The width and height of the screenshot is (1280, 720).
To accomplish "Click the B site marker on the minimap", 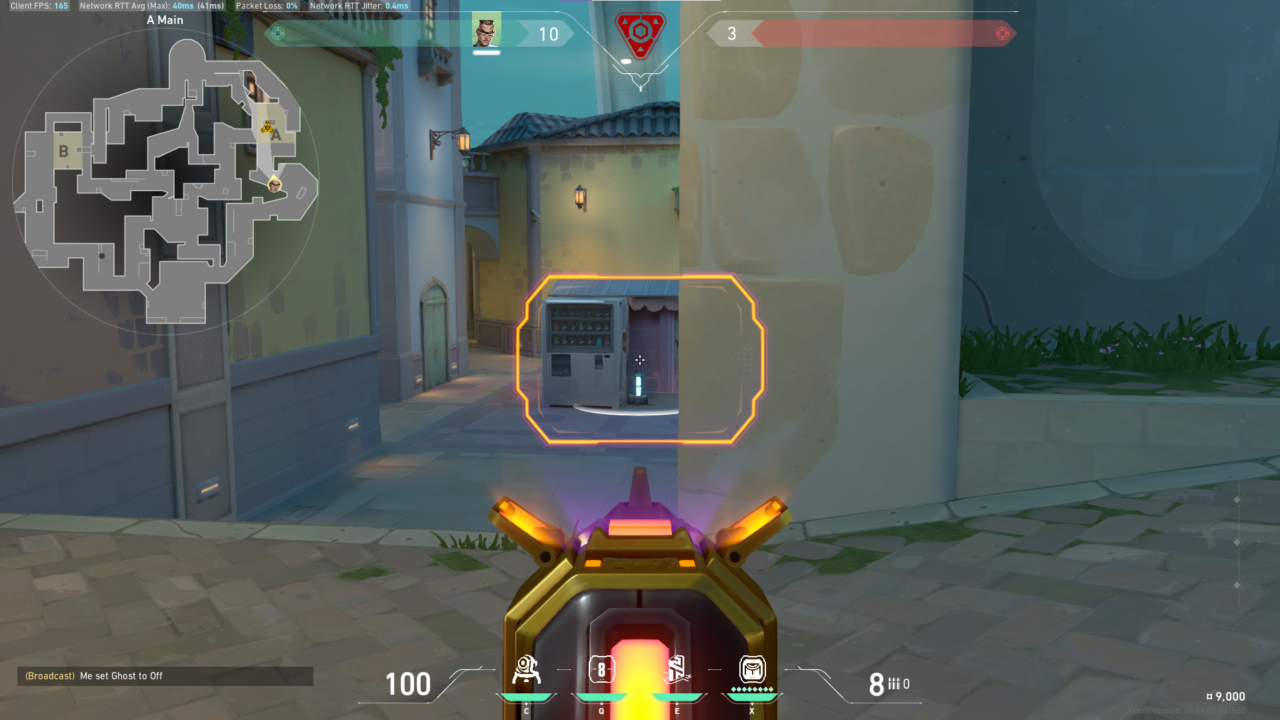I will click(63, 151).
